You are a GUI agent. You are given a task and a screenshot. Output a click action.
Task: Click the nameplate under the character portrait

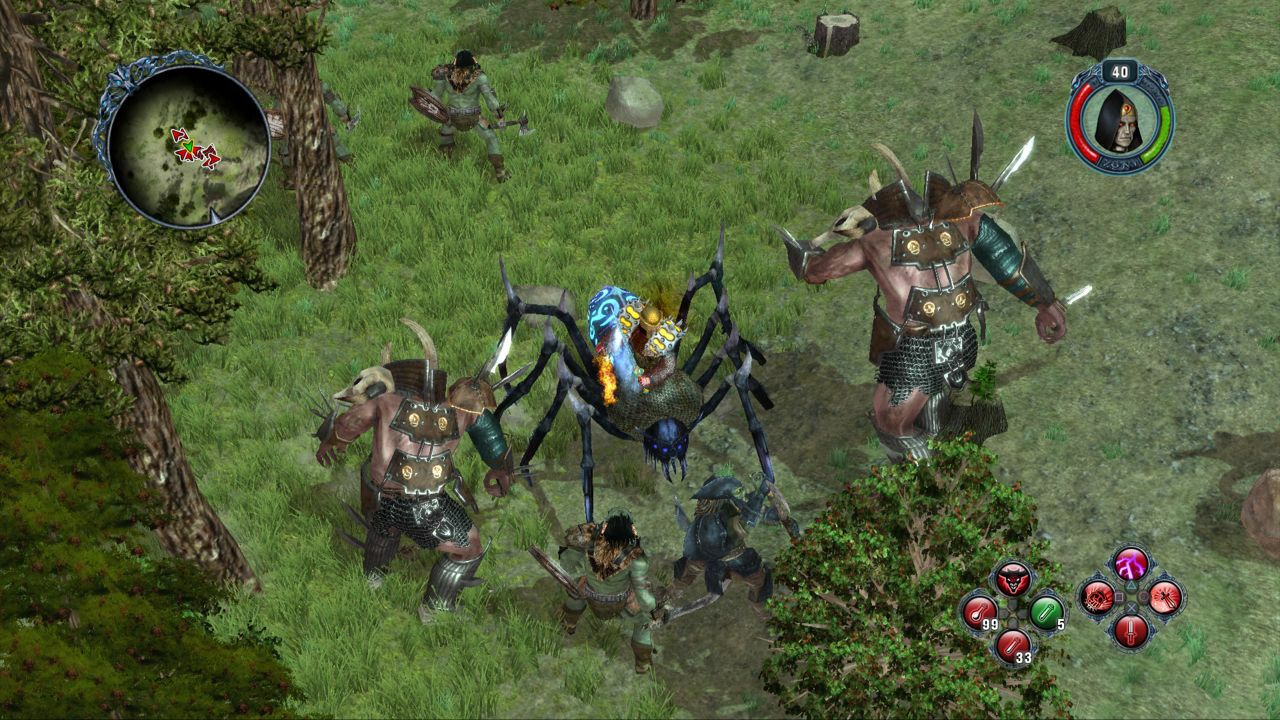(1119, 162)
